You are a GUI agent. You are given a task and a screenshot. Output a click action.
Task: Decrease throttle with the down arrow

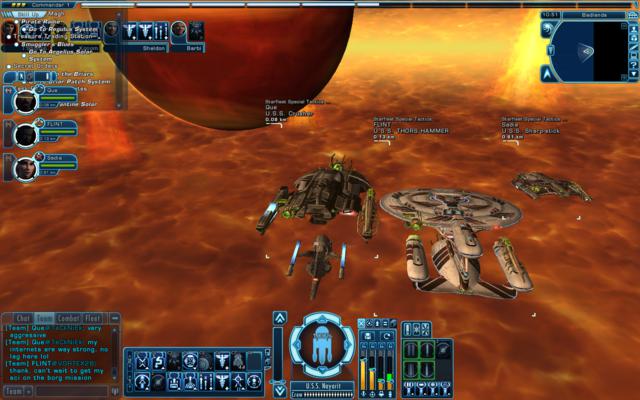coord(280,390)
